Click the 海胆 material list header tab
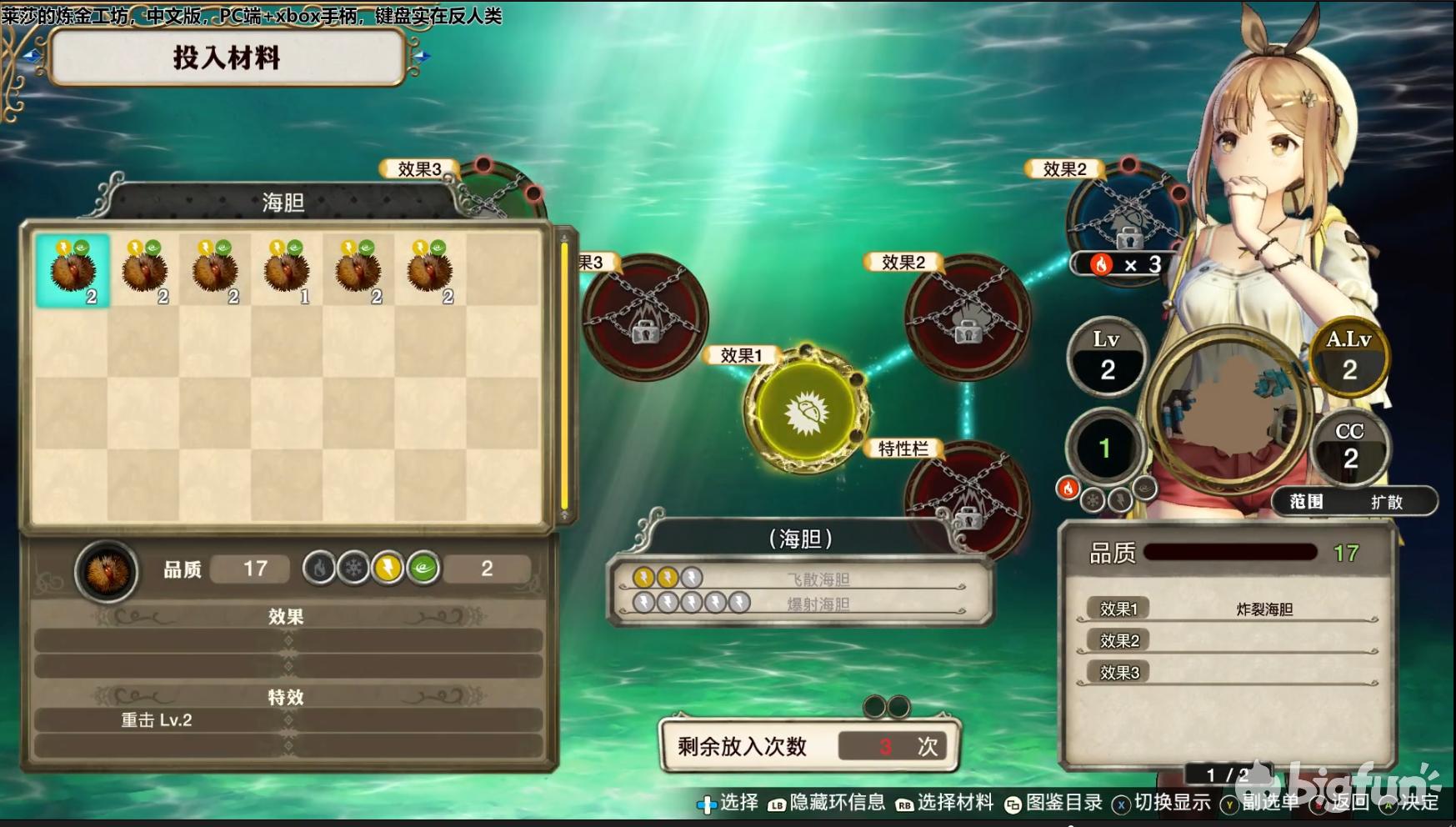Screen dimensions: 1456x827 (283, 203)
